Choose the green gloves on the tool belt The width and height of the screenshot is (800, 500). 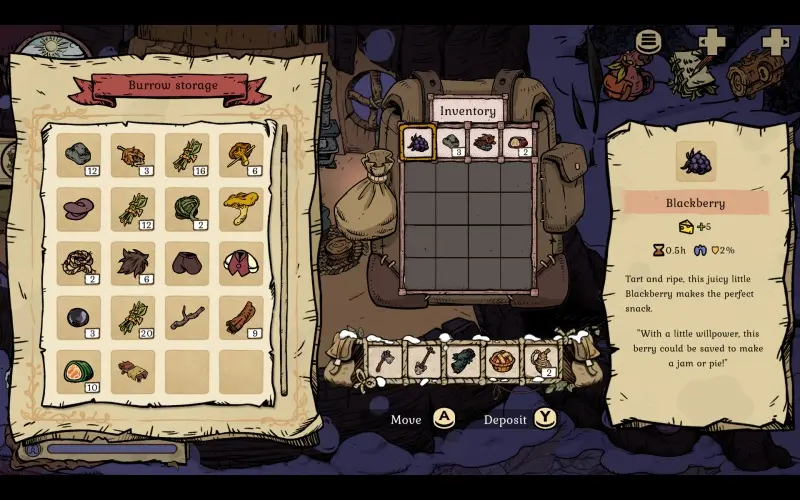(462, 360)
